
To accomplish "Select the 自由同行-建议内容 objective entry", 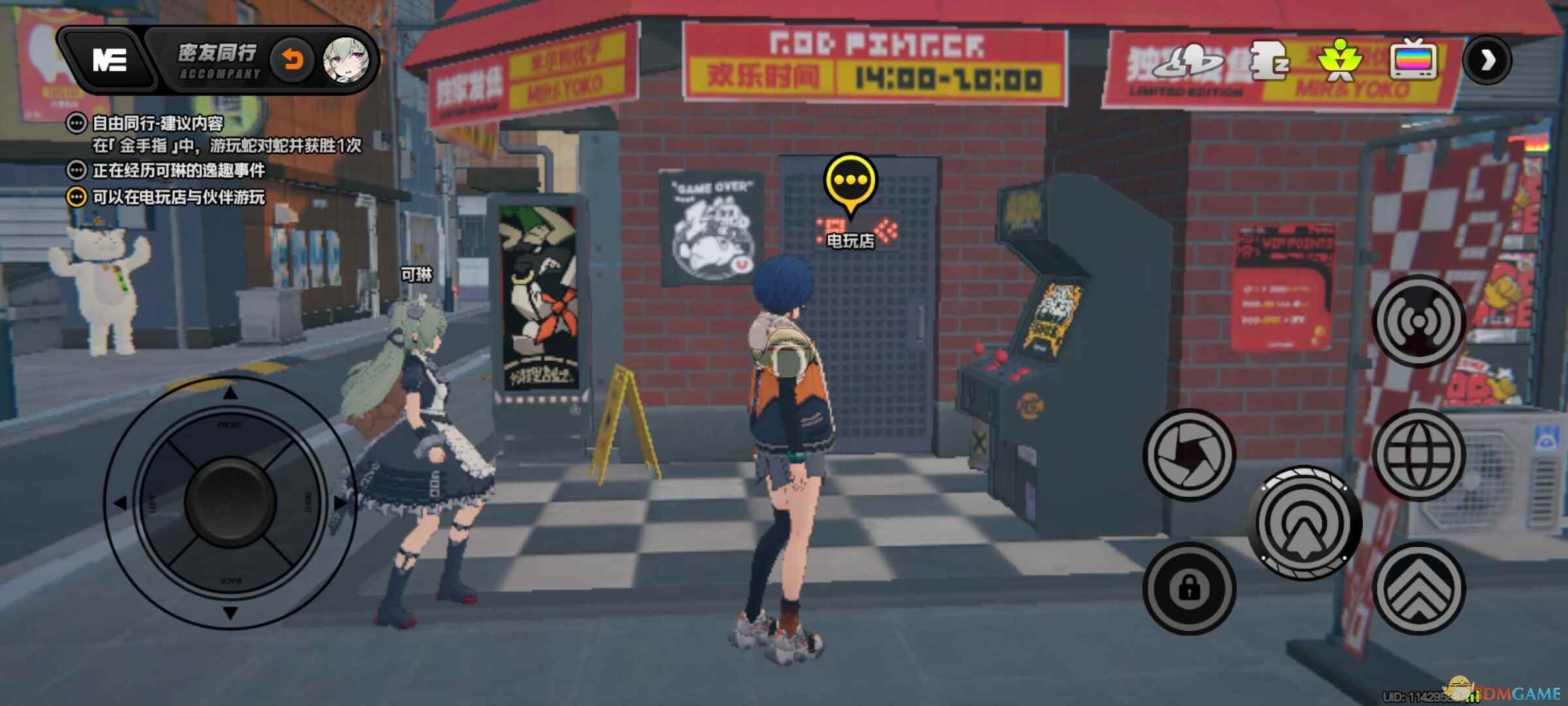I will (x=157, y=123).
